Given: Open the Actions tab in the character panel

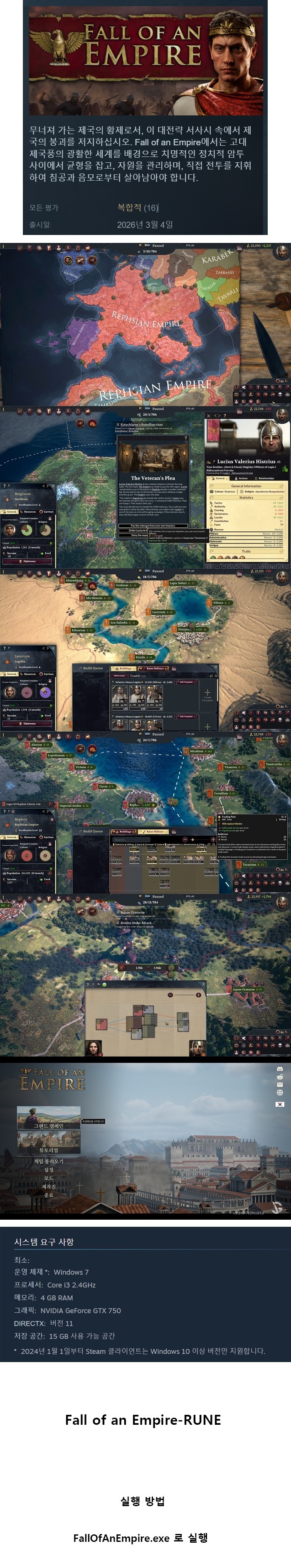Looking at the screenshot, I should click(x=242, y=478).
